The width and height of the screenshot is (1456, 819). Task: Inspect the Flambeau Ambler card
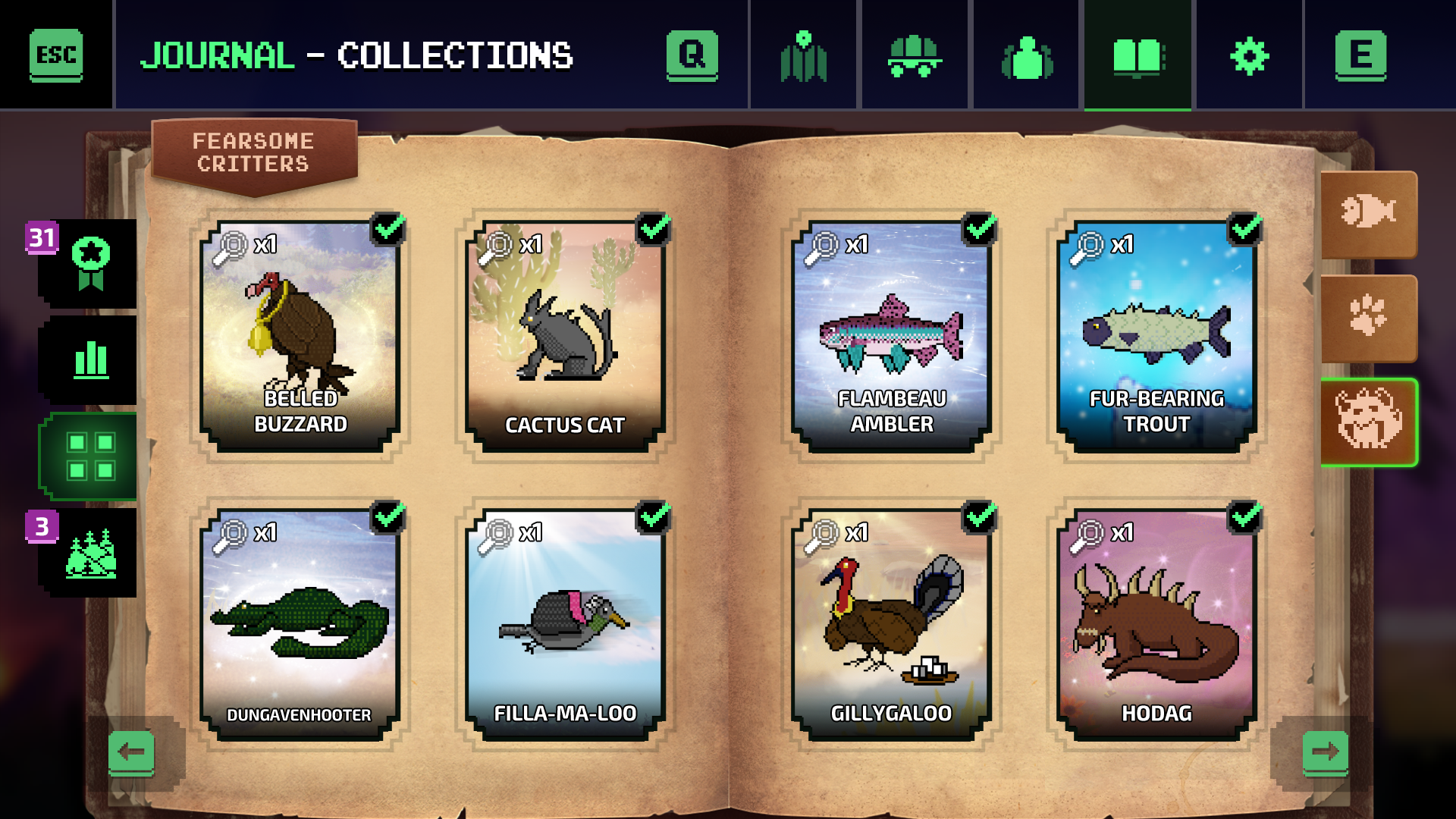pos(892,336)
